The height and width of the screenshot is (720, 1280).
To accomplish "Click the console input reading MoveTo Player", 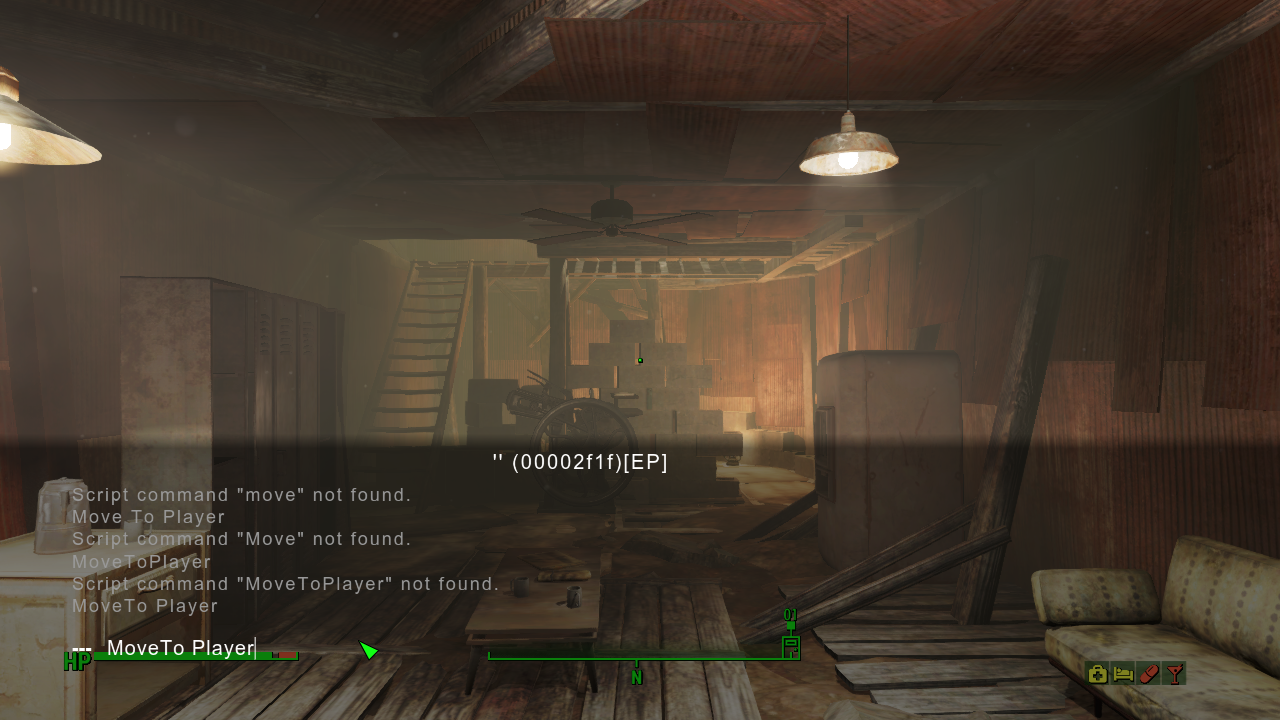I will tap(182, 648).
